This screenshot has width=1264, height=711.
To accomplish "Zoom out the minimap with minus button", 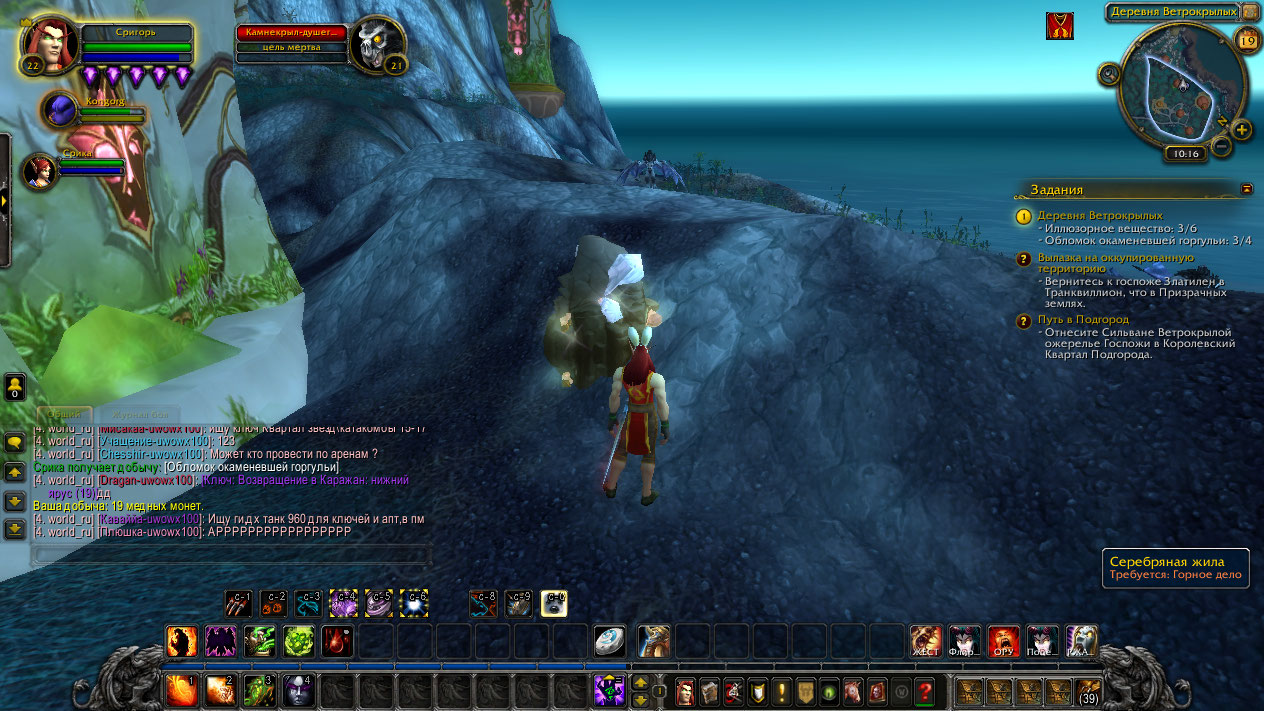I will tap(1221, 146).
